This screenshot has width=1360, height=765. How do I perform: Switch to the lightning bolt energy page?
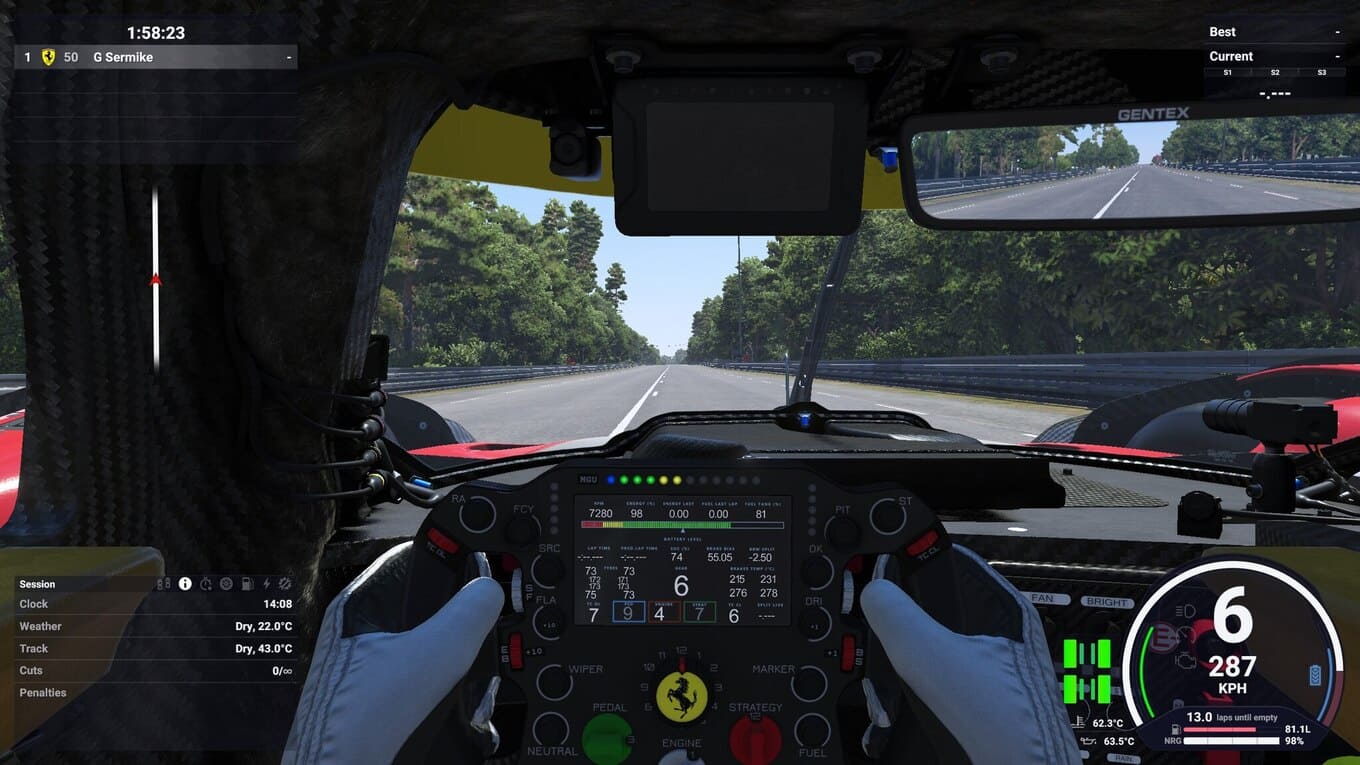click(266, 584)
